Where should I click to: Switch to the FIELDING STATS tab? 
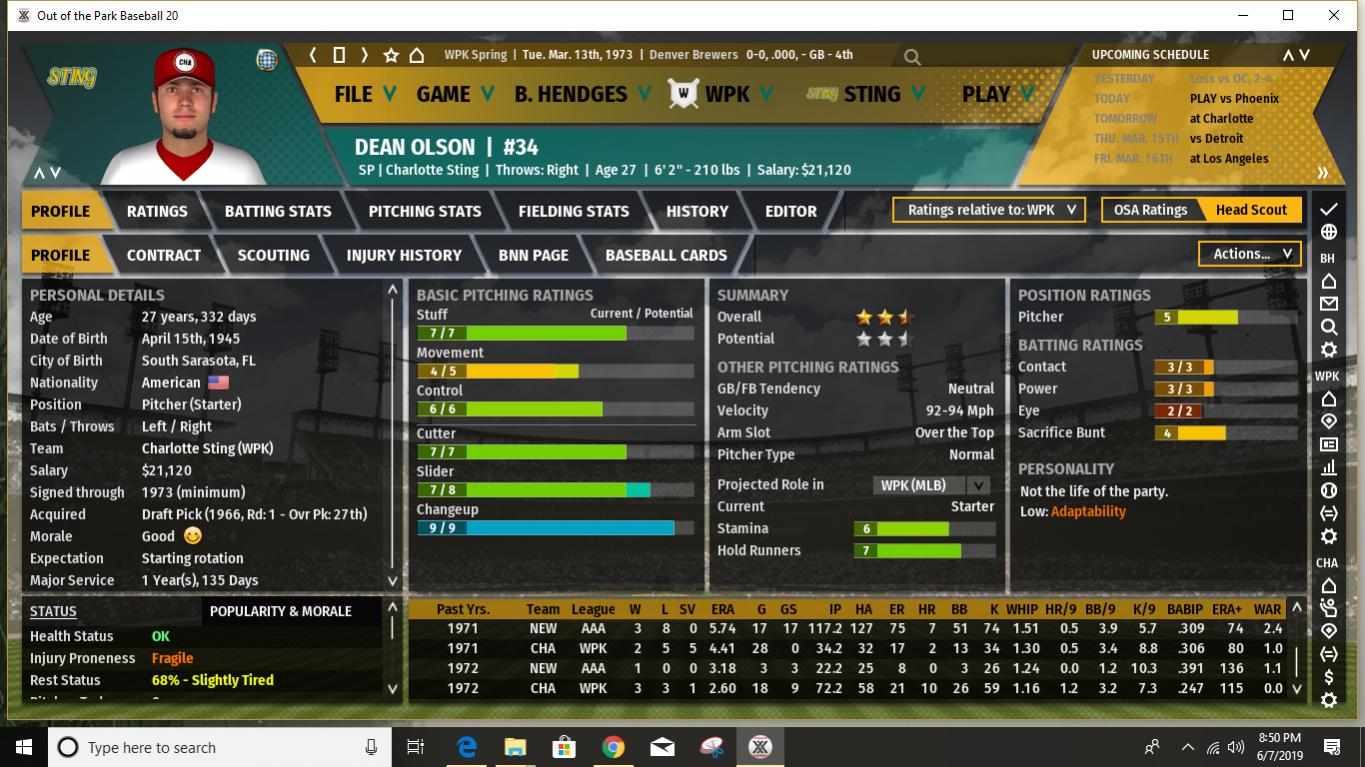click(574, 211)
